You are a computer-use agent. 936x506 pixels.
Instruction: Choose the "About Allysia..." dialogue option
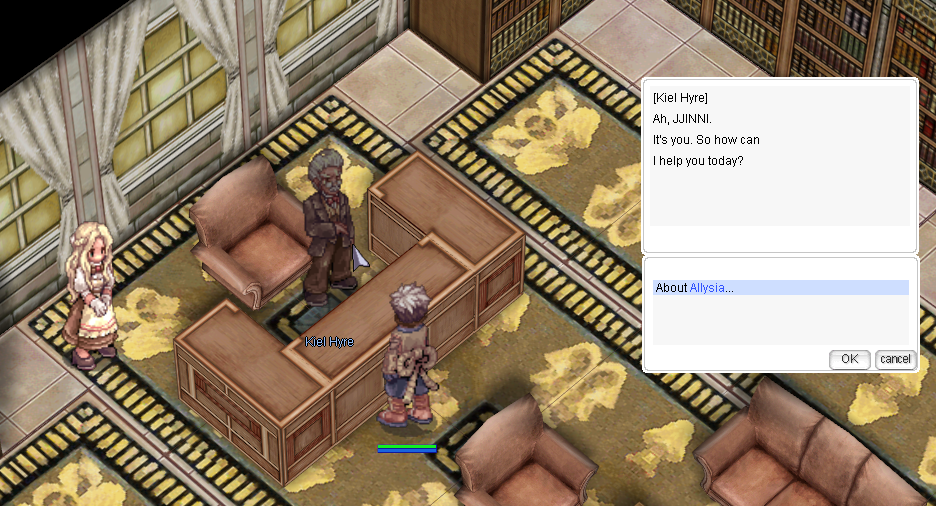pos(695,288)
